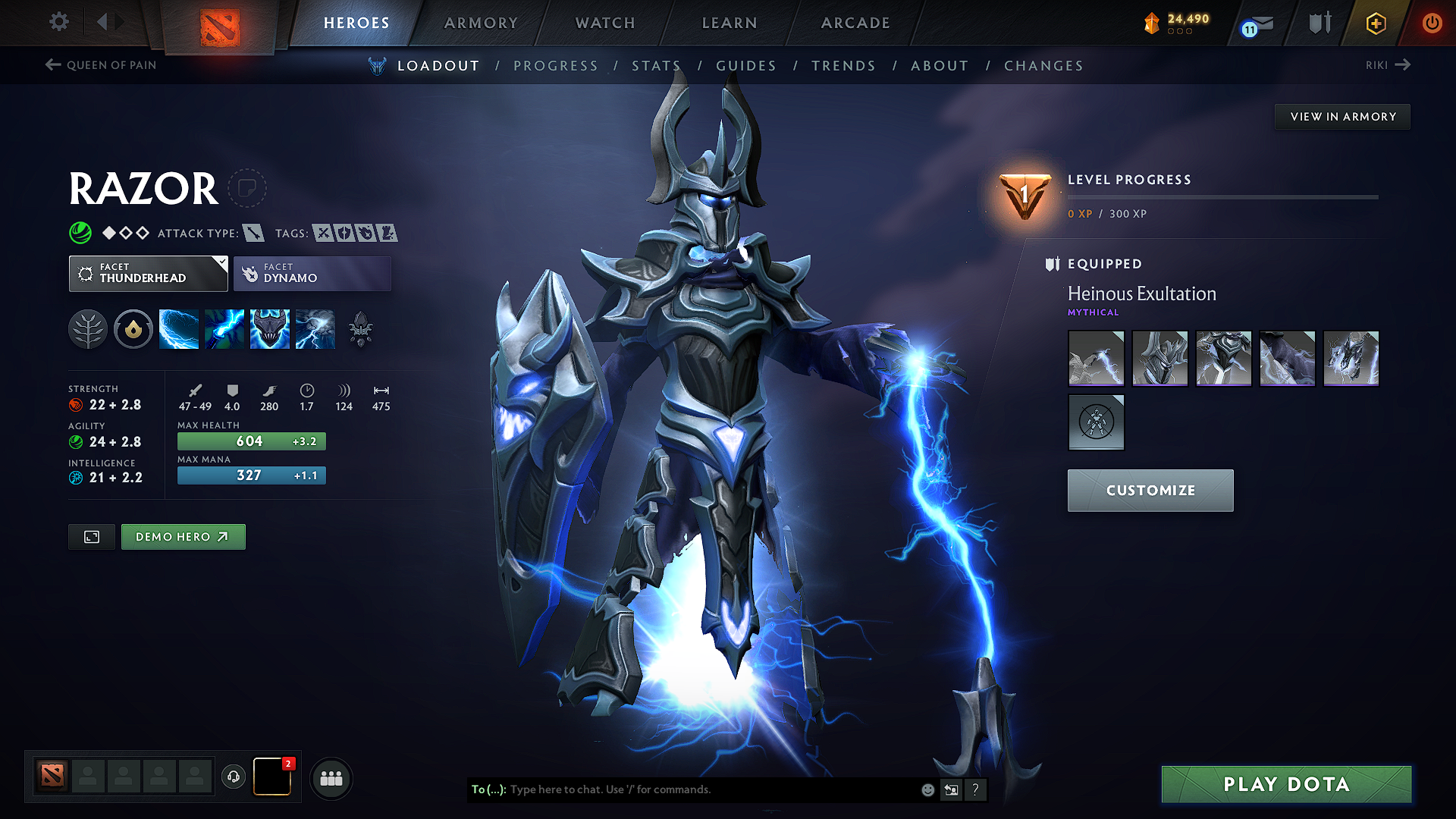
Task: Select the Plasma Field ability icon
Action: coord(179,328)
